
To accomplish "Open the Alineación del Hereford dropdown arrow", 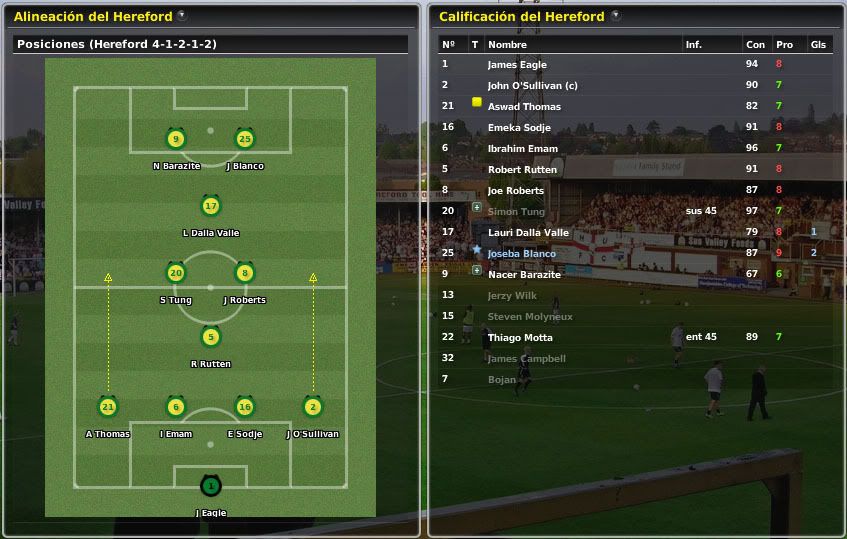I will (181, 16).
